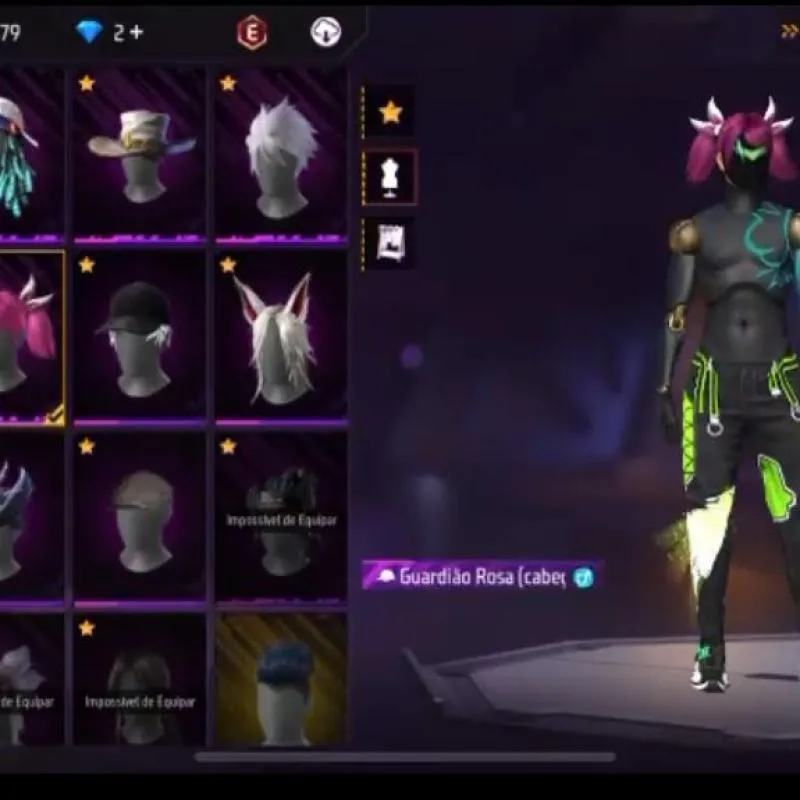This screenshot has width=800, height=800.
Task: Add more diamonds with the plus
Action: pyautogui.click(x=136, y=32)
